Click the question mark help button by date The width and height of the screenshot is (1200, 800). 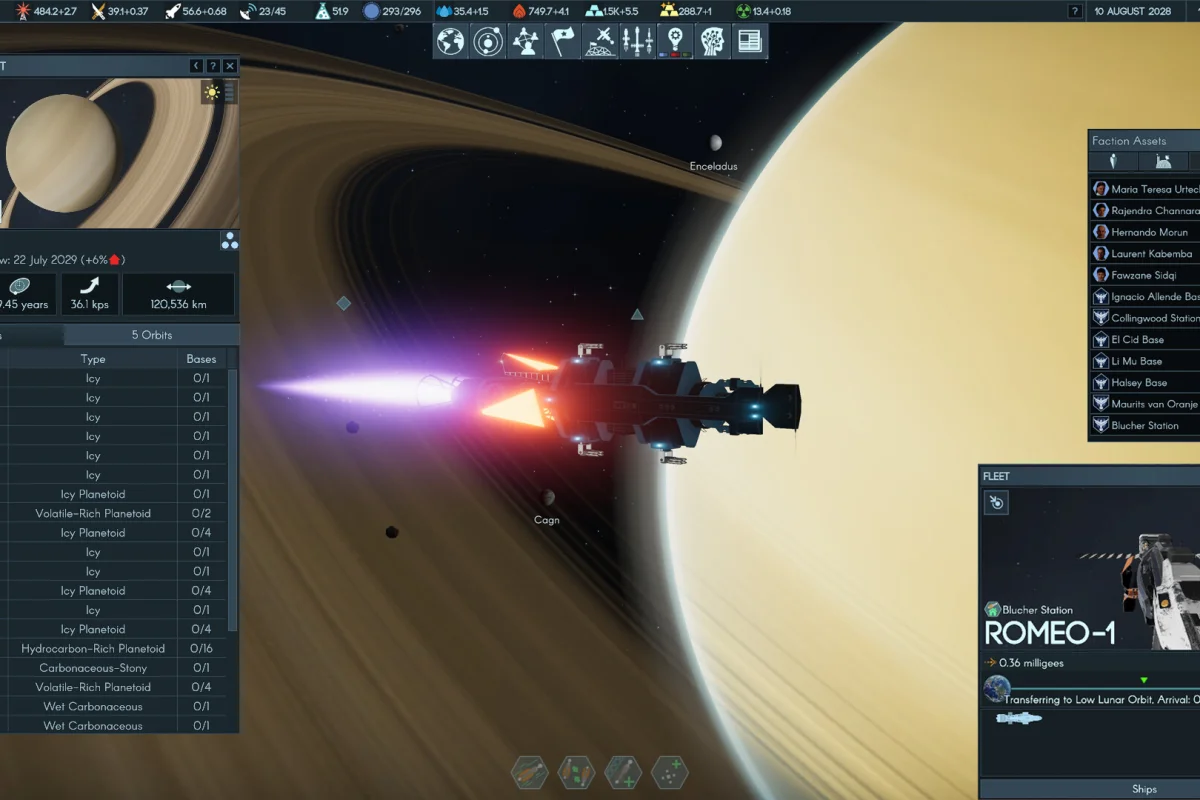[x=1075, y=11]
